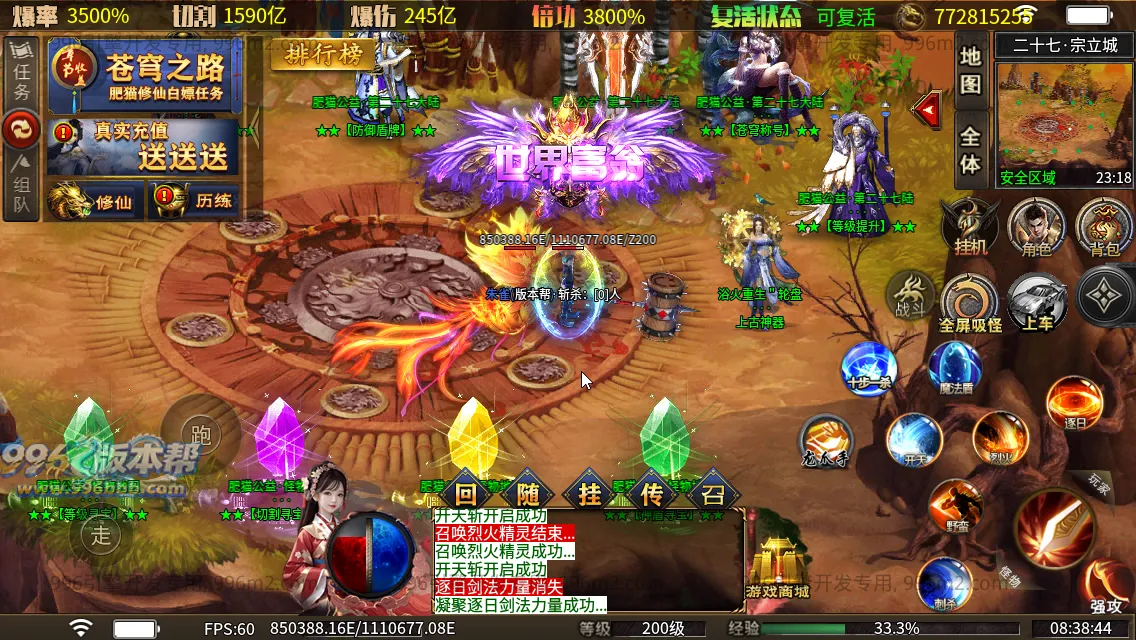Open the 角色 character panel
1136x640 pixels.
point(1035,226)
